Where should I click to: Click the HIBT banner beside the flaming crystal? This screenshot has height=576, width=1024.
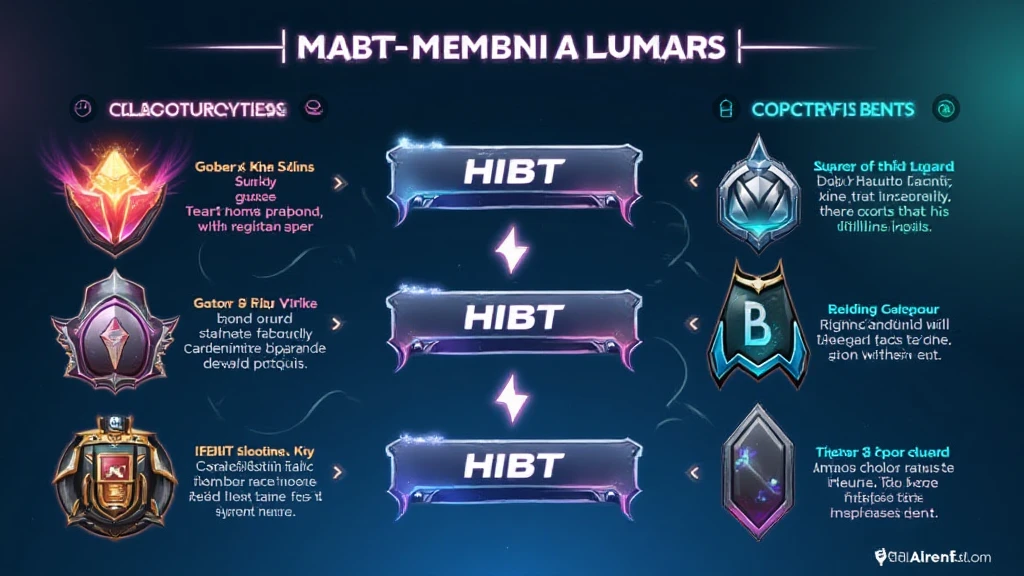(x=513, y=174)
